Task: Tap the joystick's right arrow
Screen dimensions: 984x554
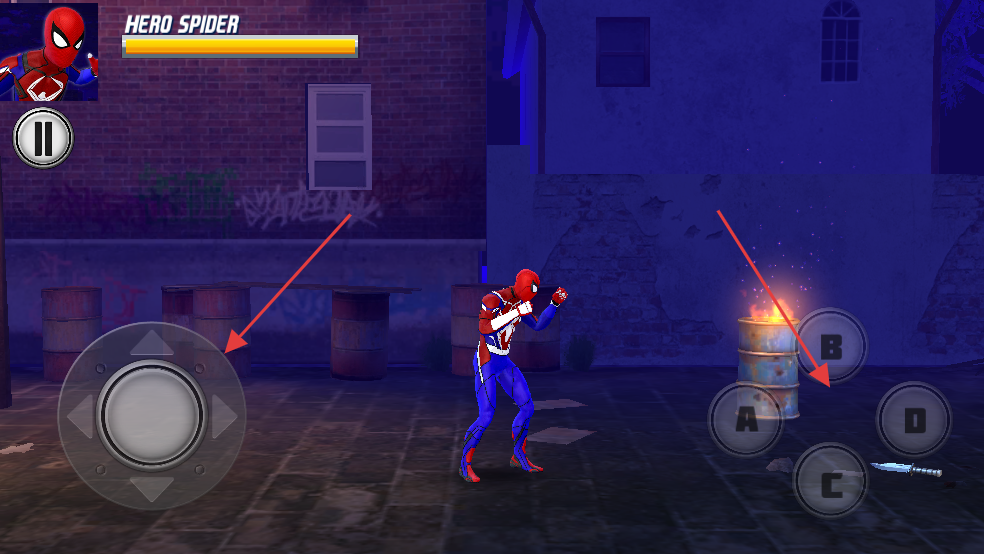Action: (x=226, y=415)
